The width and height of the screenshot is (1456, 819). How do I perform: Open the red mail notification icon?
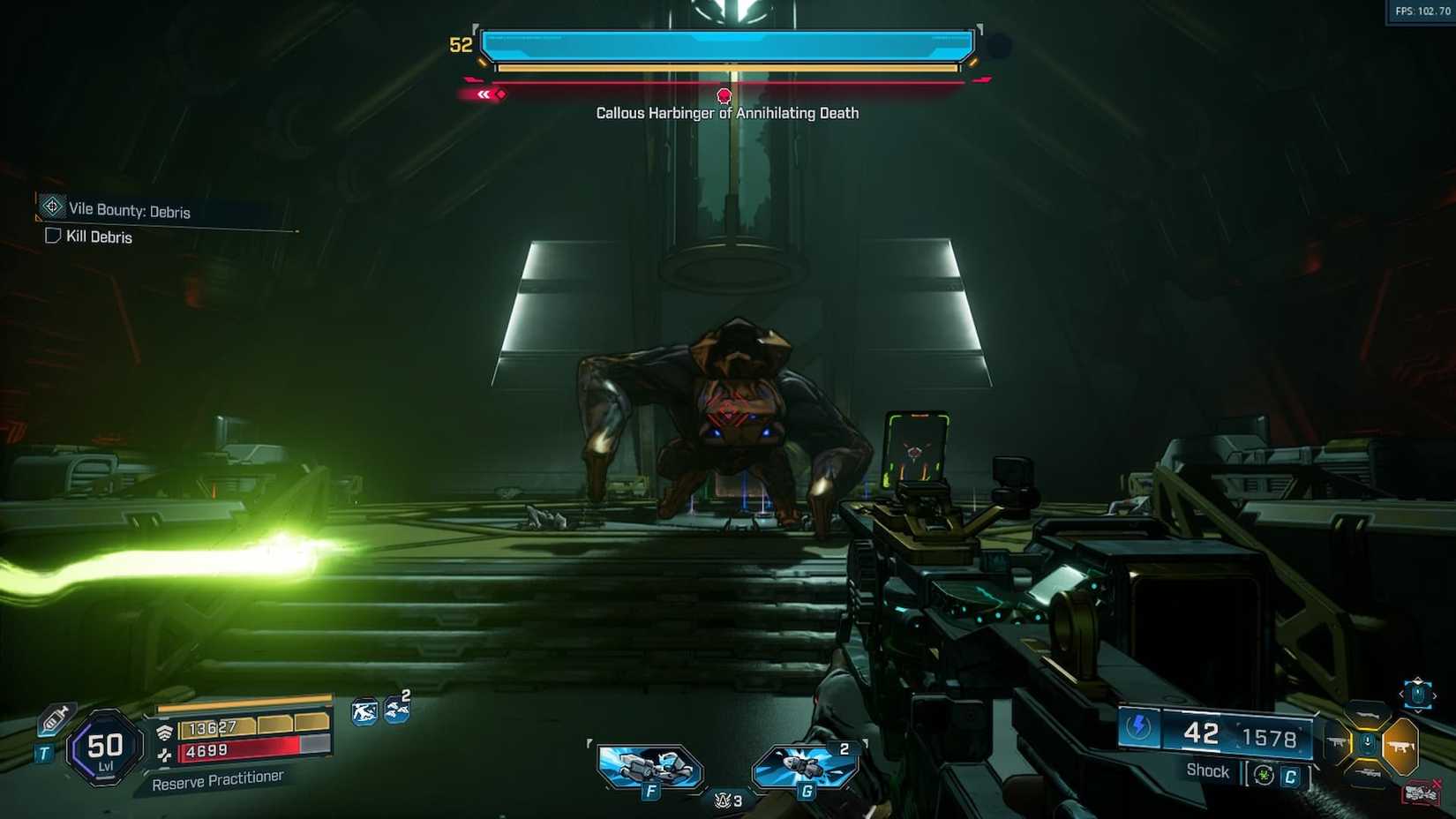(x=1423, y=793)
